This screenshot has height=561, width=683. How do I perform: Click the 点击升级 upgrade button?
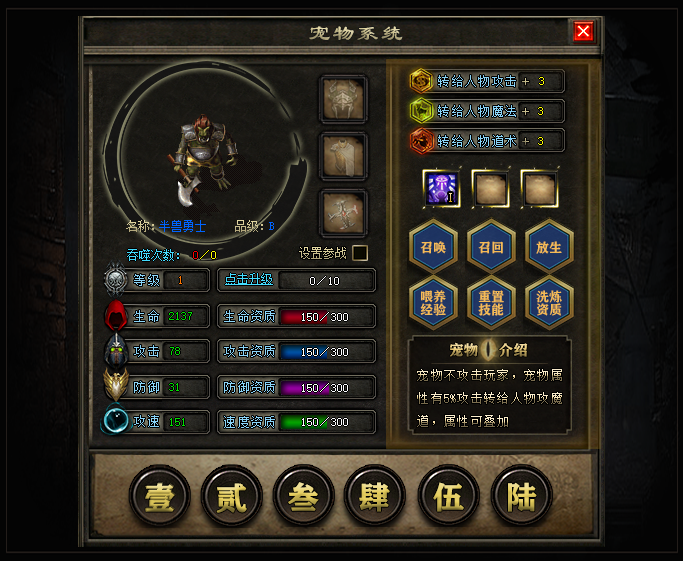(x=246, y=280)
